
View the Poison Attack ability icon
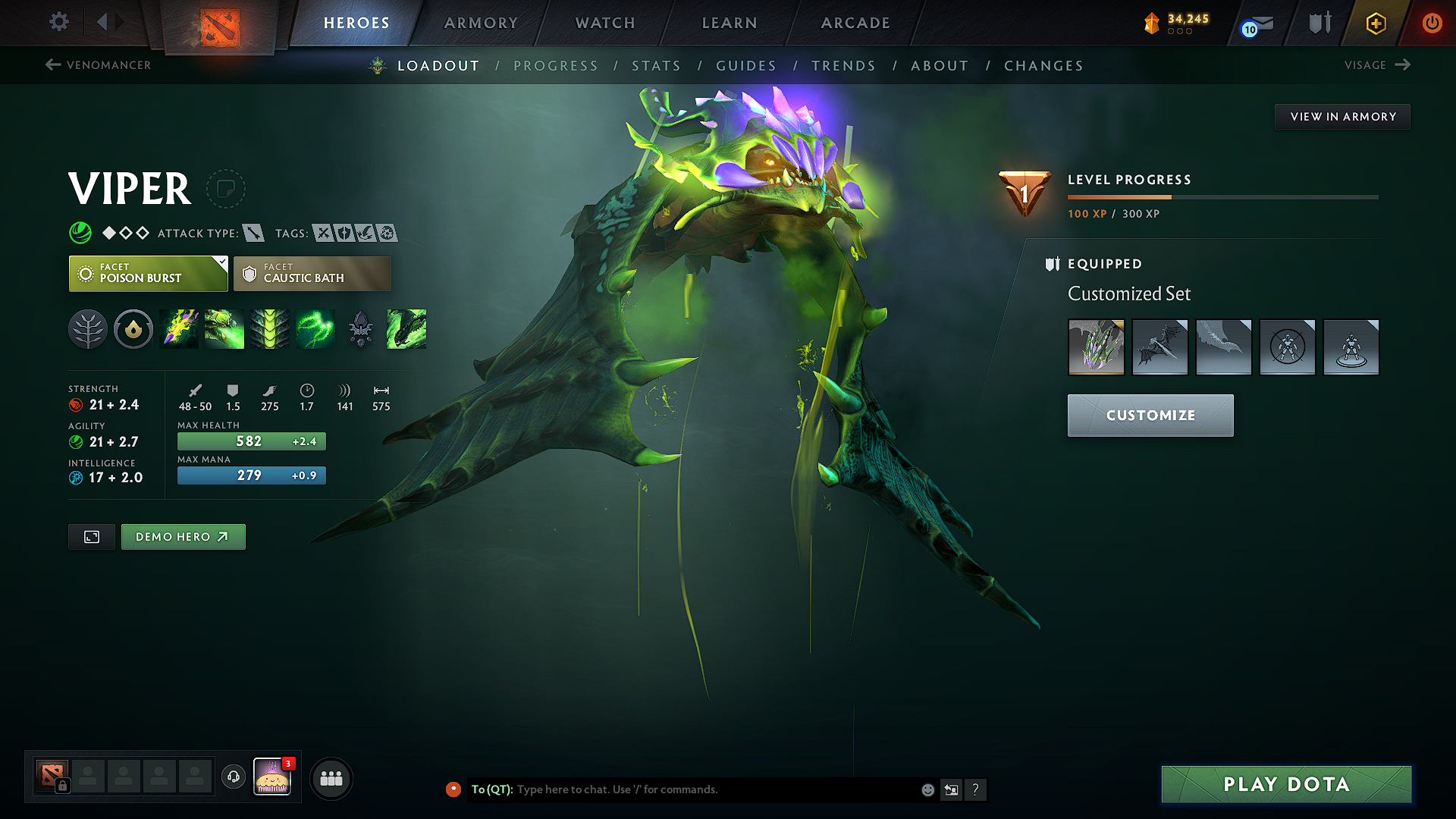click(x=179, y=329)
